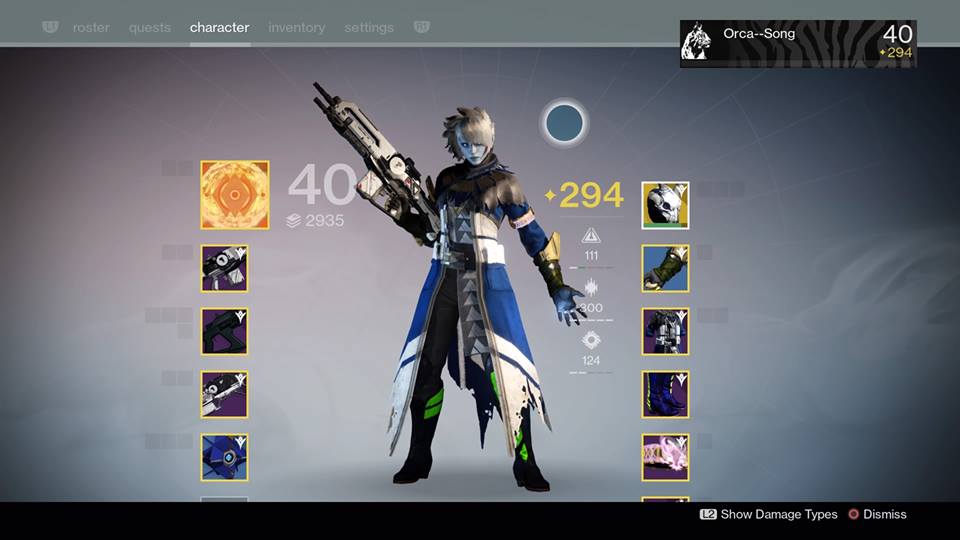Open the blue ghost shell slot

click(225, 457)
